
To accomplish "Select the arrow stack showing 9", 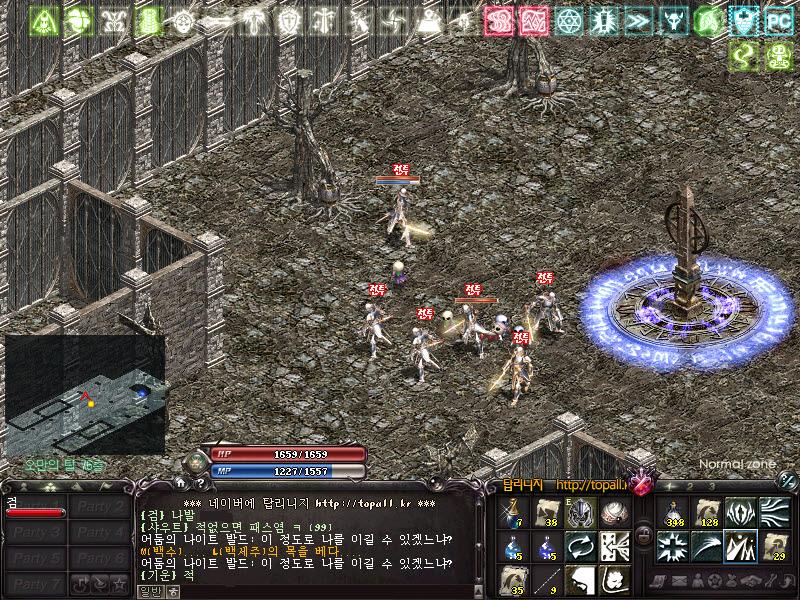I will tap(547, 580).
